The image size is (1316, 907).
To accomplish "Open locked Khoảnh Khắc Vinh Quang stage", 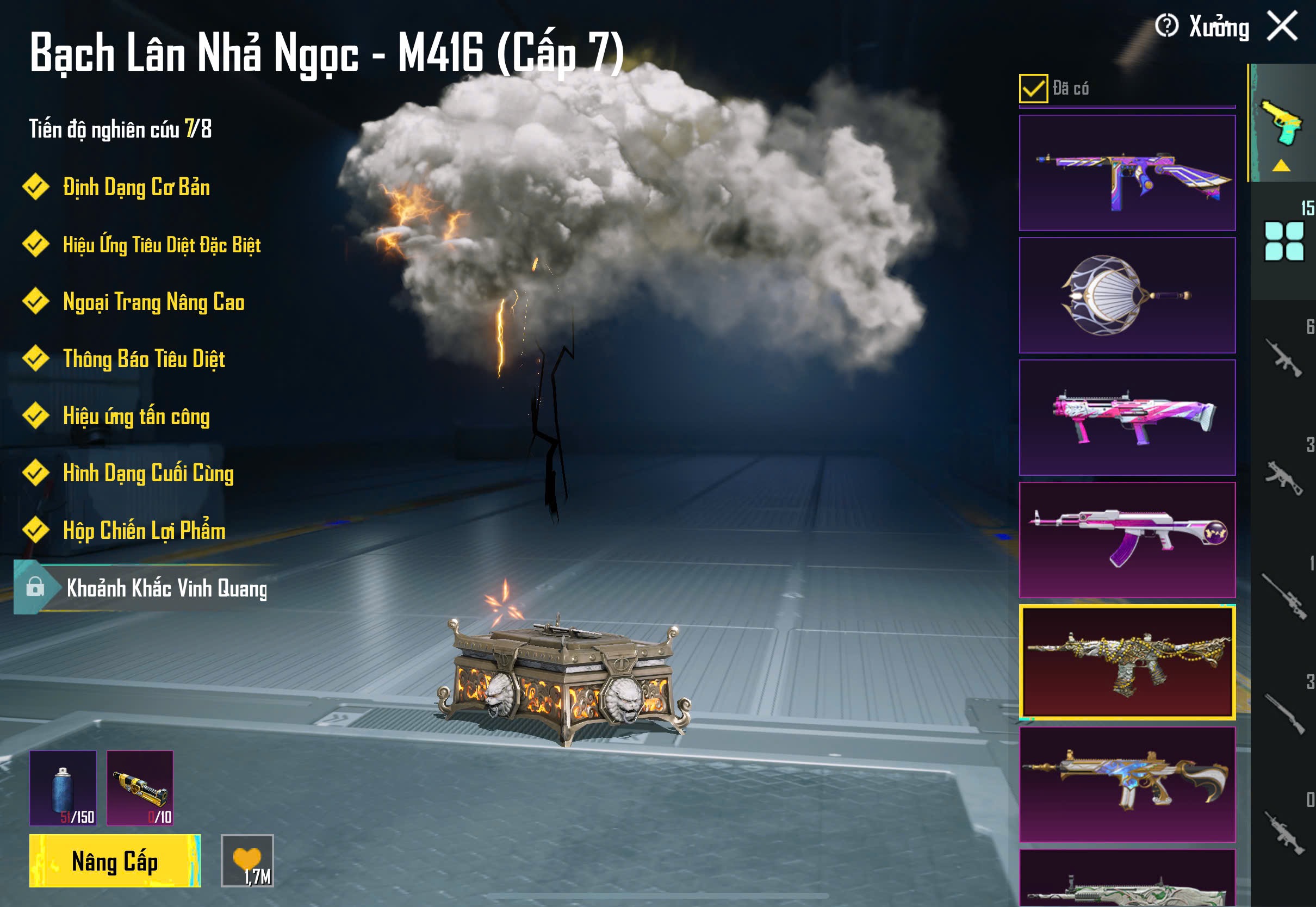I will pos(166,588).
